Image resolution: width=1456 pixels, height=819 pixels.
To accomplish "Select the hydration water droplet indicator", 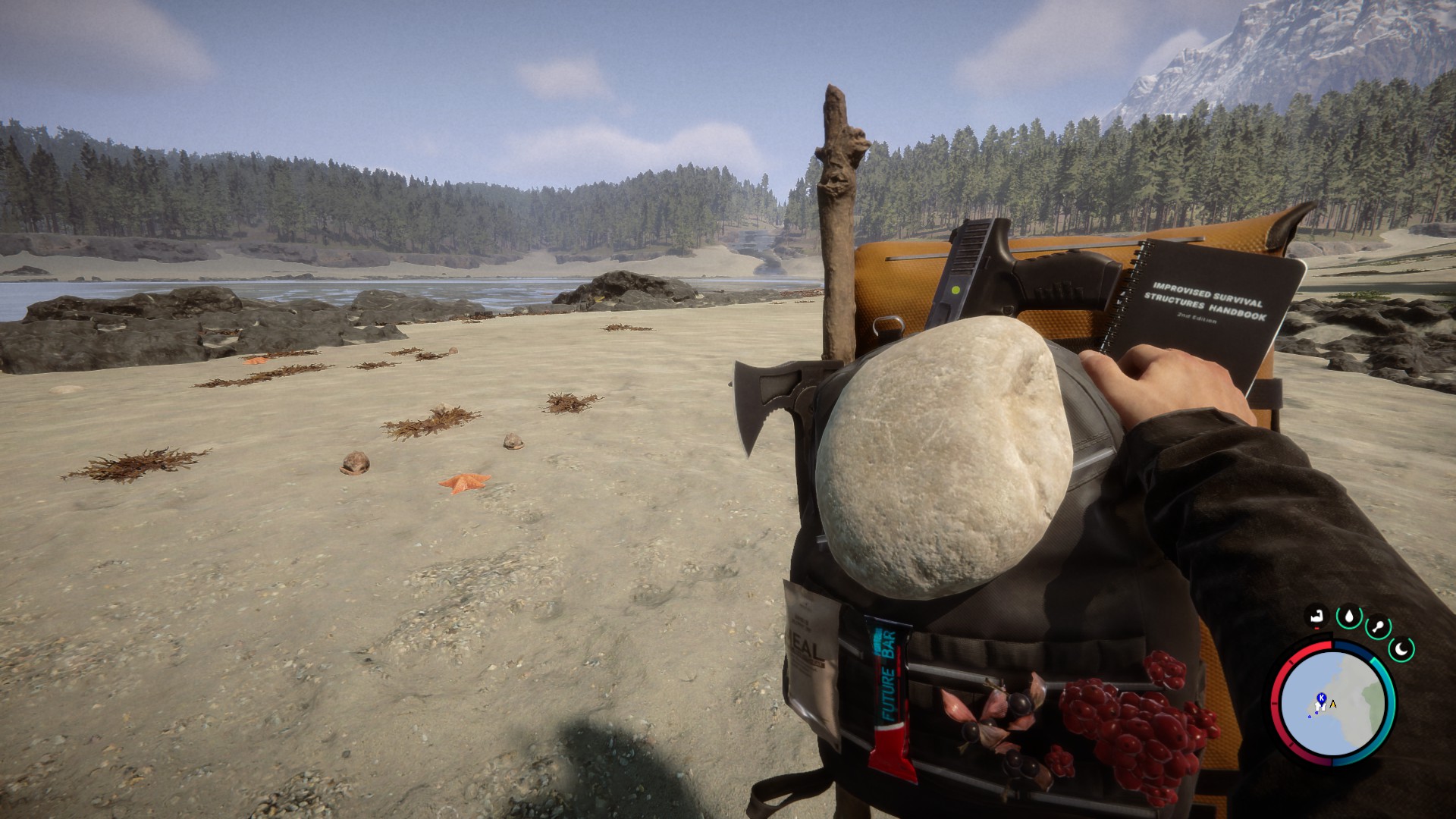I will (1349, 616).
